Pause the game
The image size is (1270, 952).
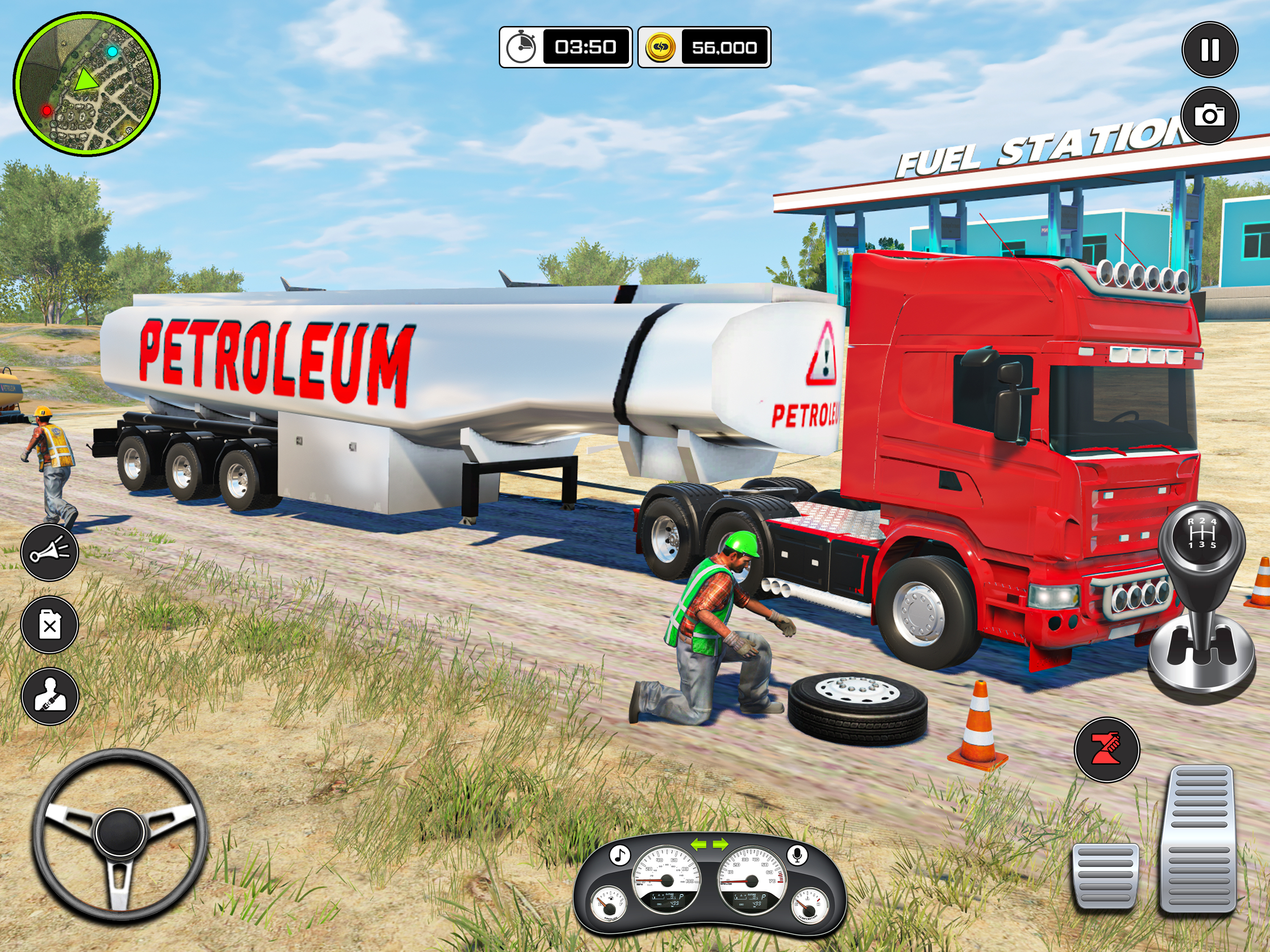(x=1210, y=50)
